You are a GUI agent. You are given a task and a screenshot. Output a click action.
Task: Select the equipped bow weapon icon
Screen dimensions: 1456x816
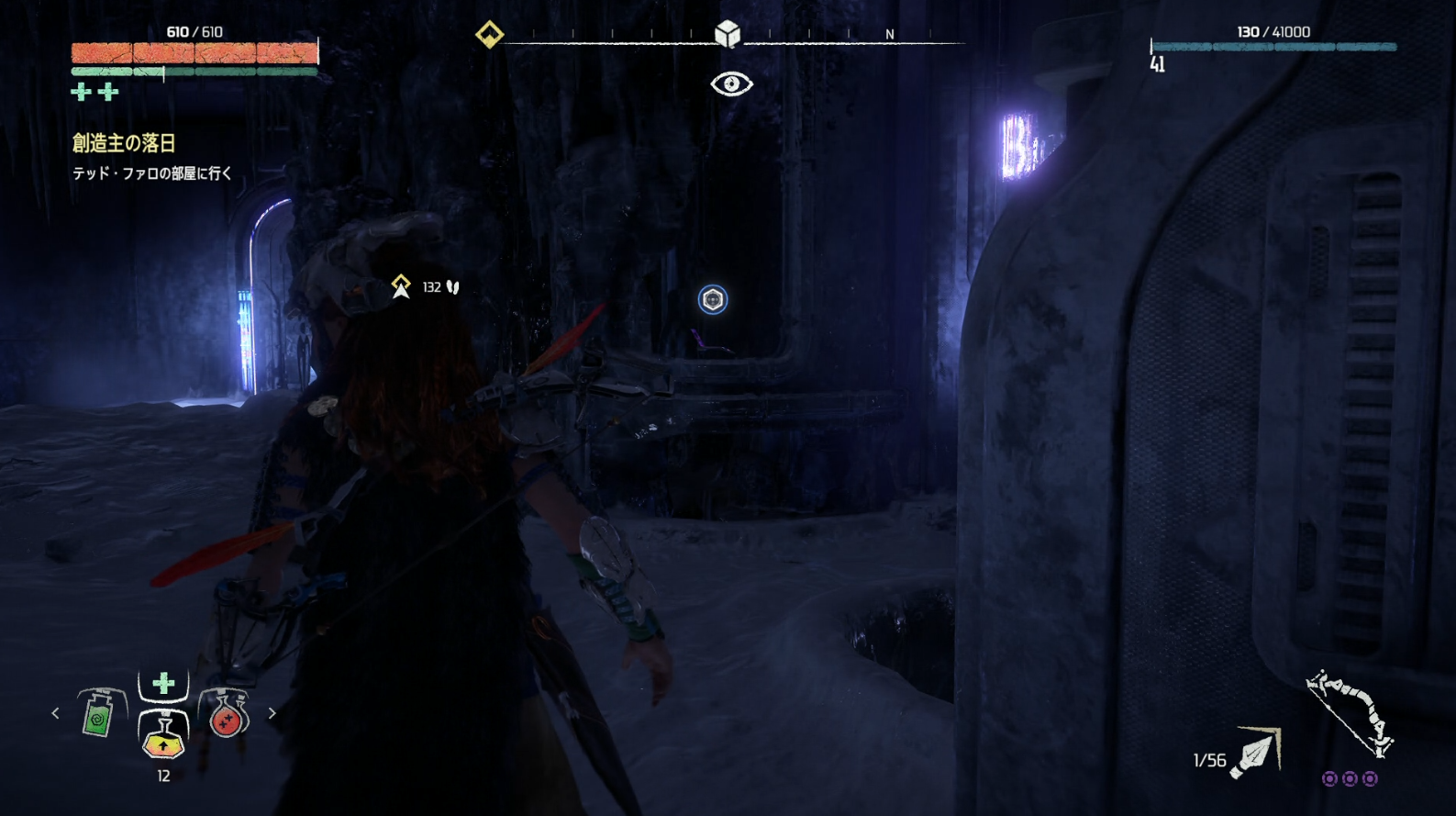[1350, 714]
